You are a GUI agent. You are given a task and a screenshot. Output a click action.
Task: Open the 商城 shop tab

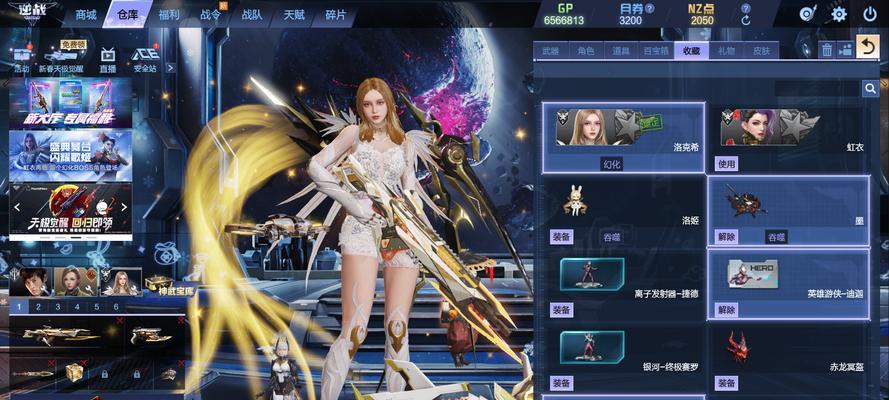point(86,15)
